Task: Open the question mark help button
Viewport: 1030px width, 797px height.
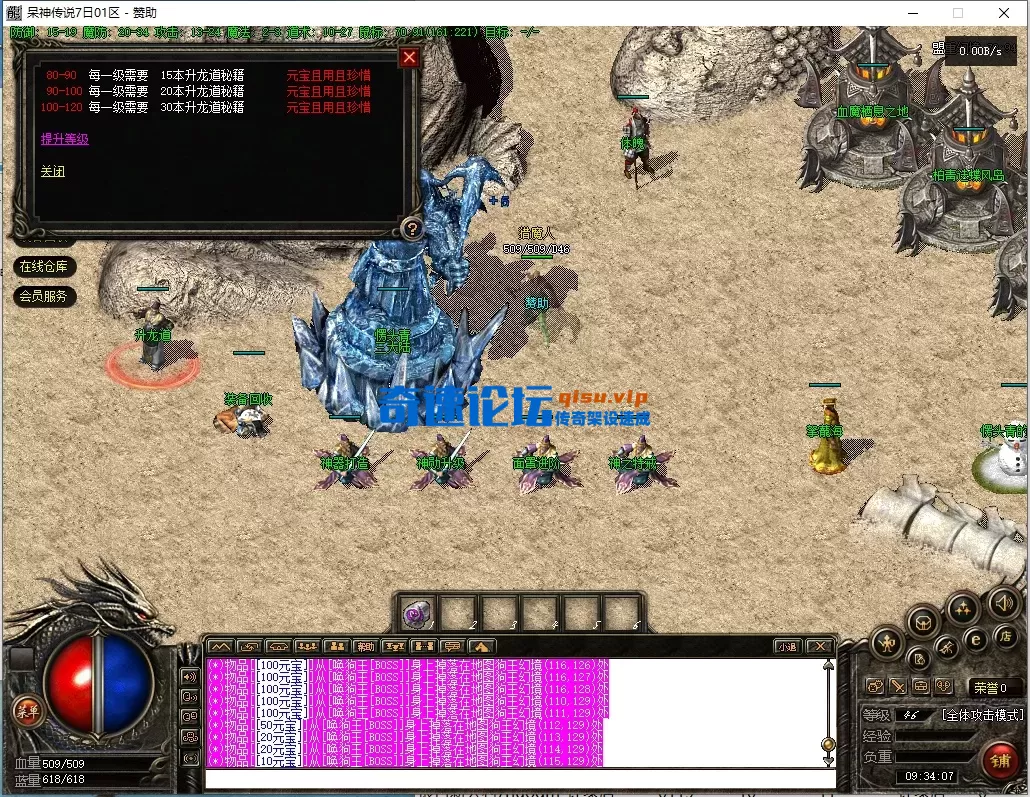Action: point(411,228)
